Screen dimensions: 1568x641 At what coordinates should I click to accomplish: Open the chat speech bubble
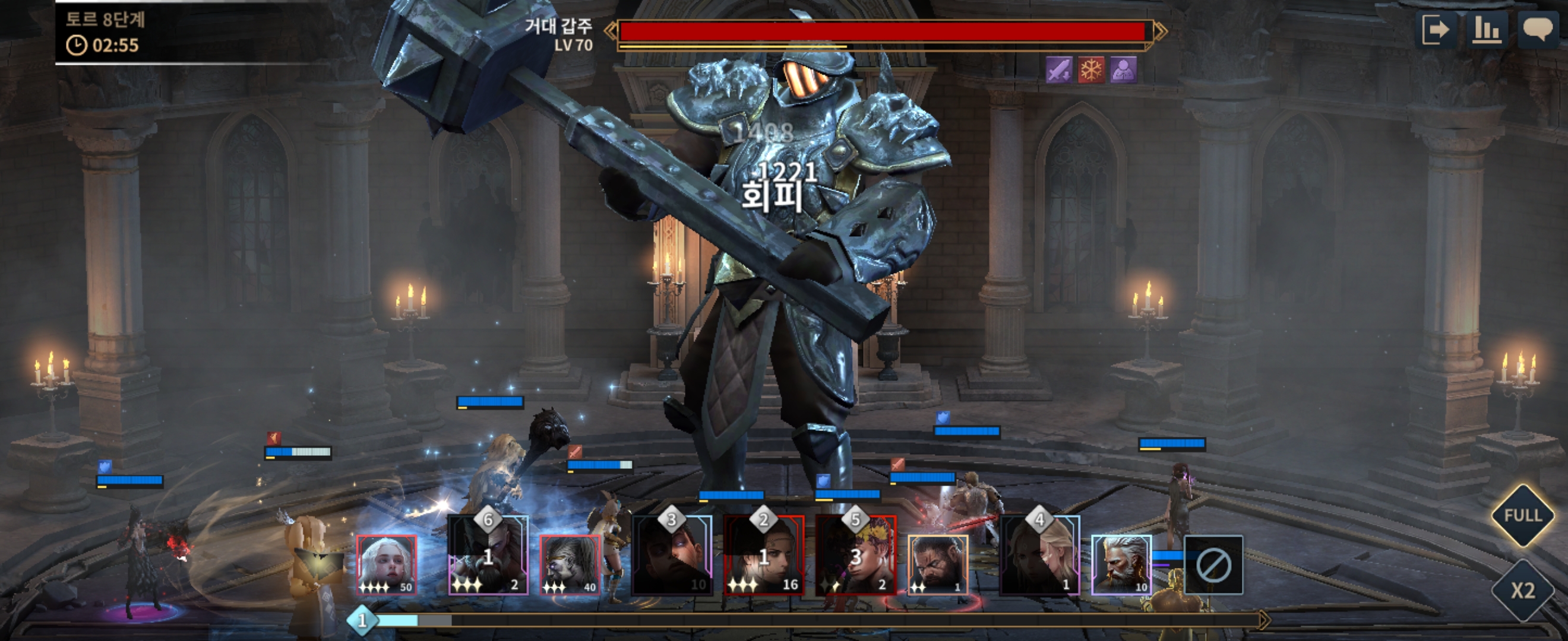(1538, 30)
